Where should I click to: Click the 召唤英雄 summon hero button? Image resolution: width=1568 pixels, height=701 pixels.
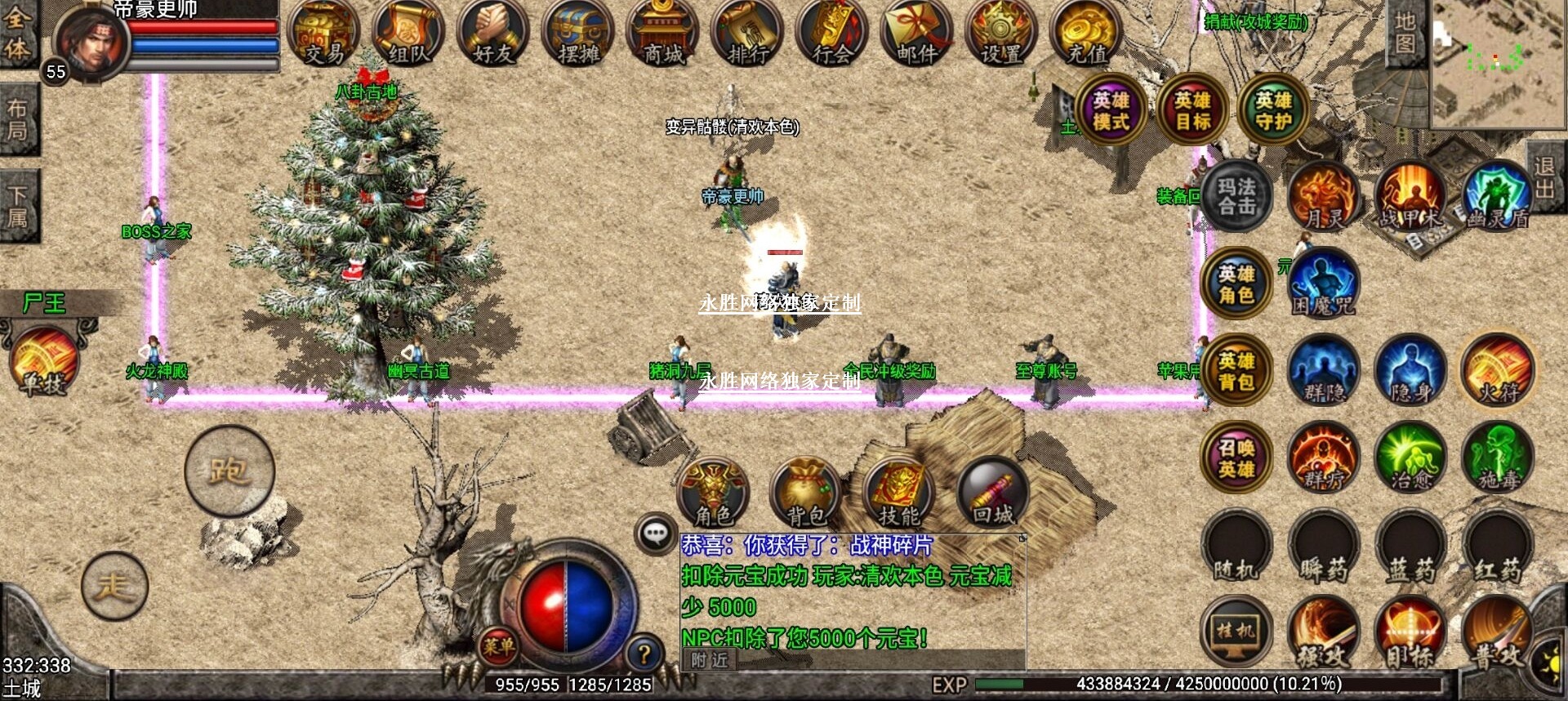pos(1236,458)
